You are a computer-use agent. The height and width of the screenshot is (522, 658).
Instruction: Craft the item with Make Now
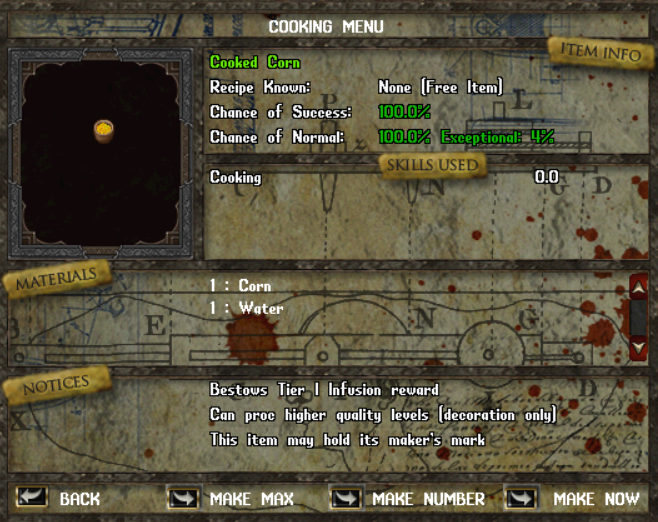click(x=521, y=498)
